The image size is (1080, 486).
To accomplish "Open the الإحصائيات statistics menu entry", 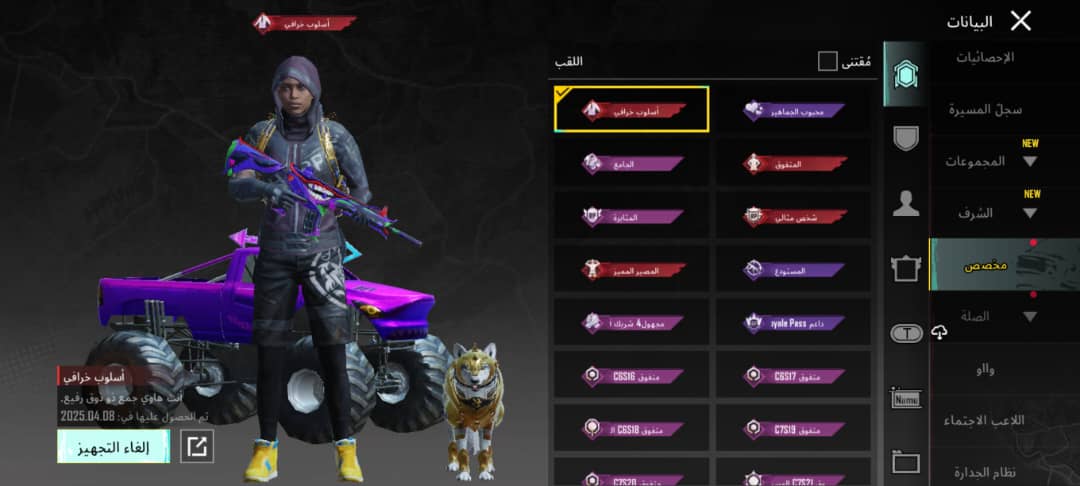I will 986,58.
